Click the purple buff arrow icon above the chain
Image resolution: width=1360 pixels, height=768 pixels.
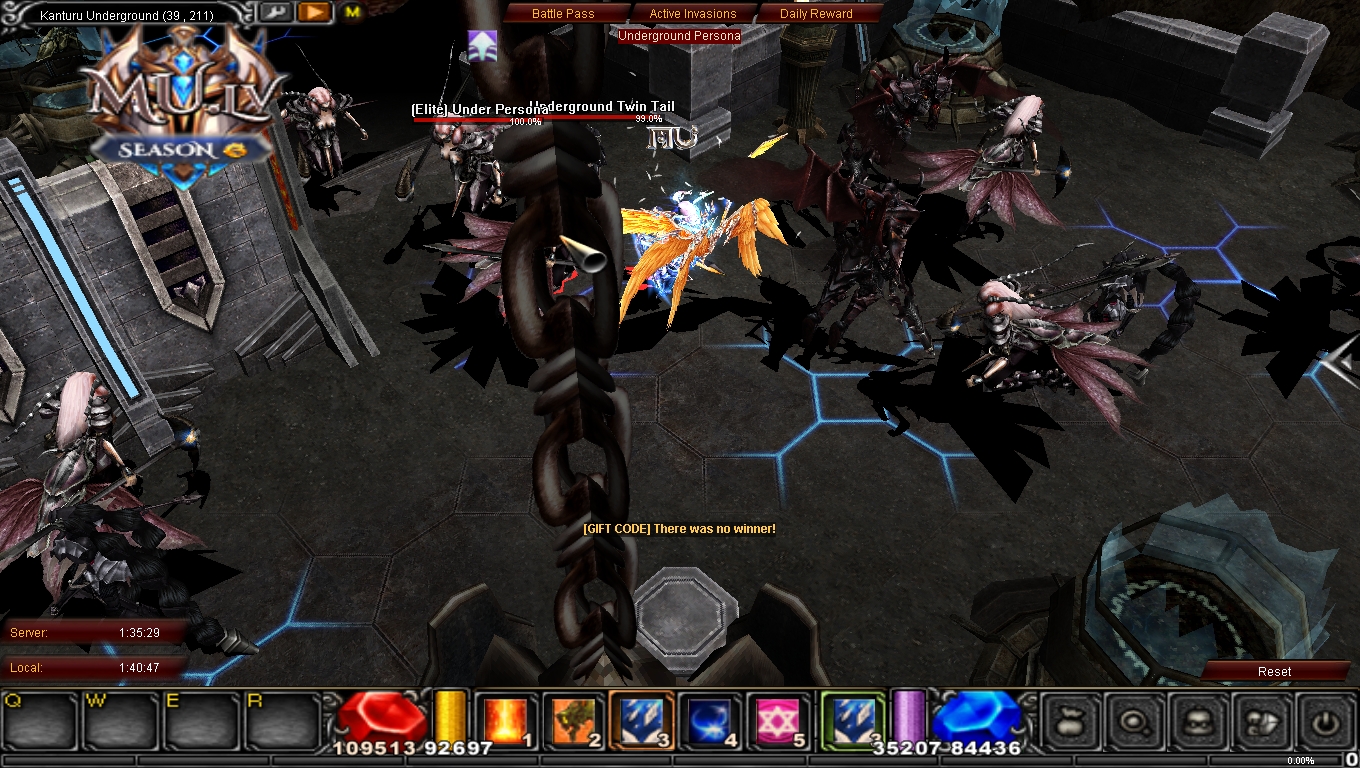[x=483, y=44]
